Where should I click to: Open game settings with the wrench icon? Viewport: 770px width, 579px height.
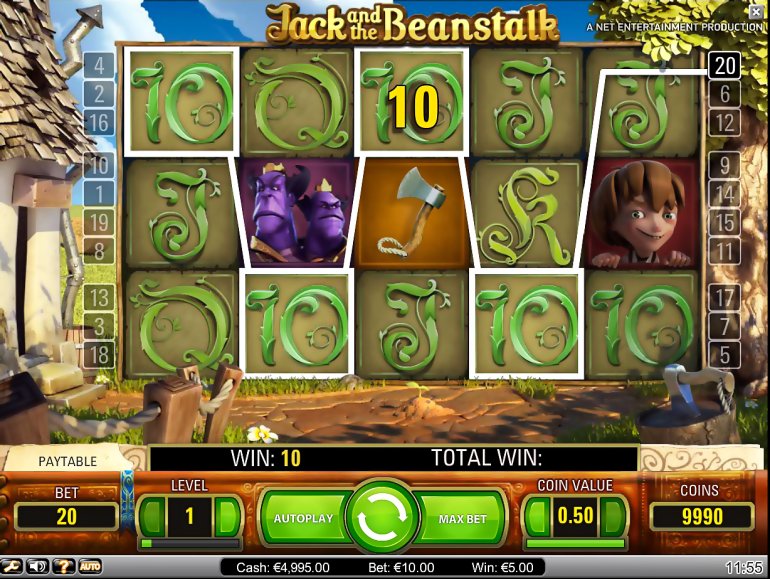coord(12,567)
